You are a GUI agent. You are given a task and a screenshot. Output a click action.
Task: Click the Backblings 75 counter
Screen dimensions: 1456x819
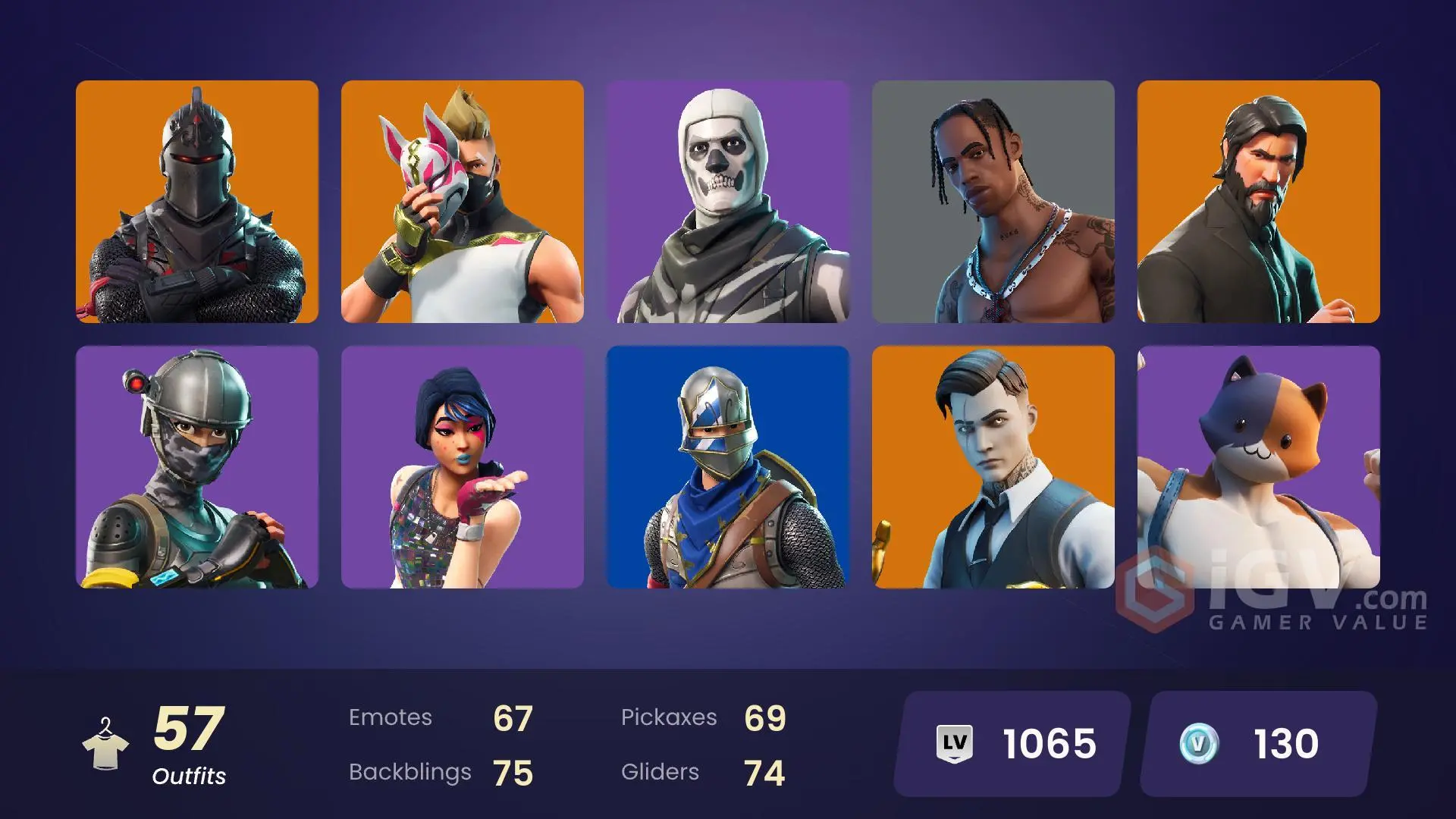(440, 772)
